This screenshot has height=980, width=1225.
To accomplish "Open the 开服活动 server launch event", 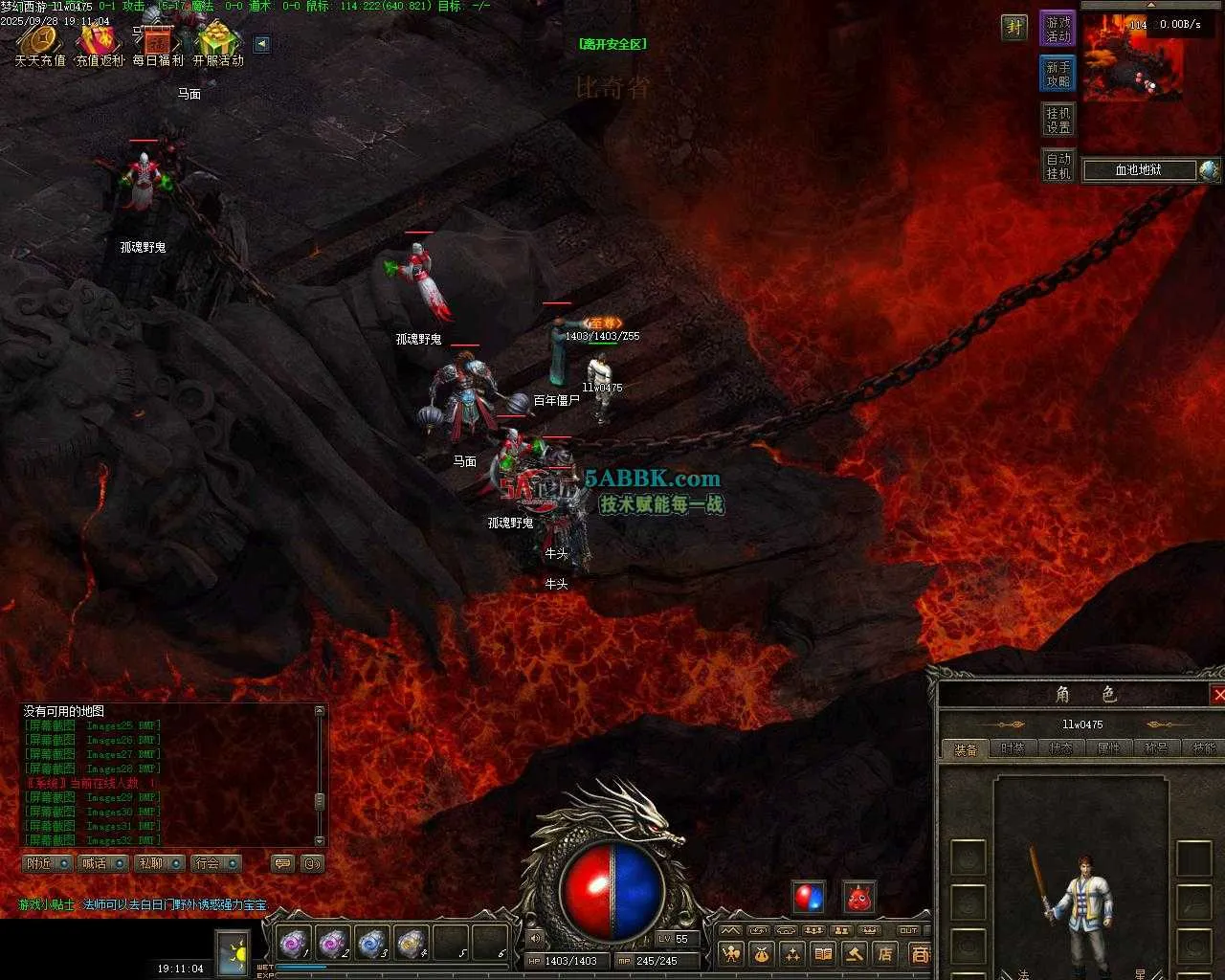I will click(218, 43).
